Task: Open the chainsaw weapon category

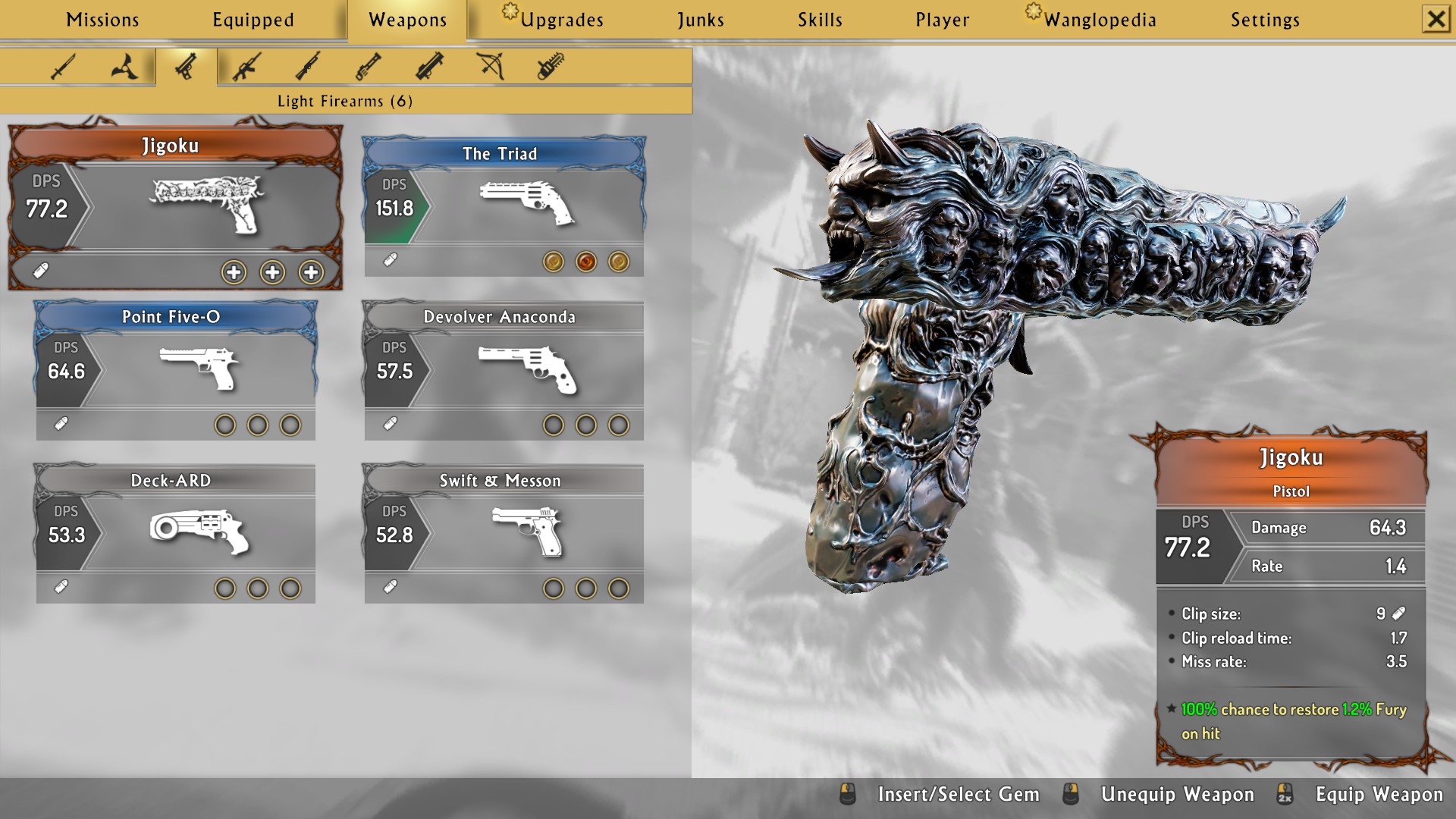Action: [551, 67]
